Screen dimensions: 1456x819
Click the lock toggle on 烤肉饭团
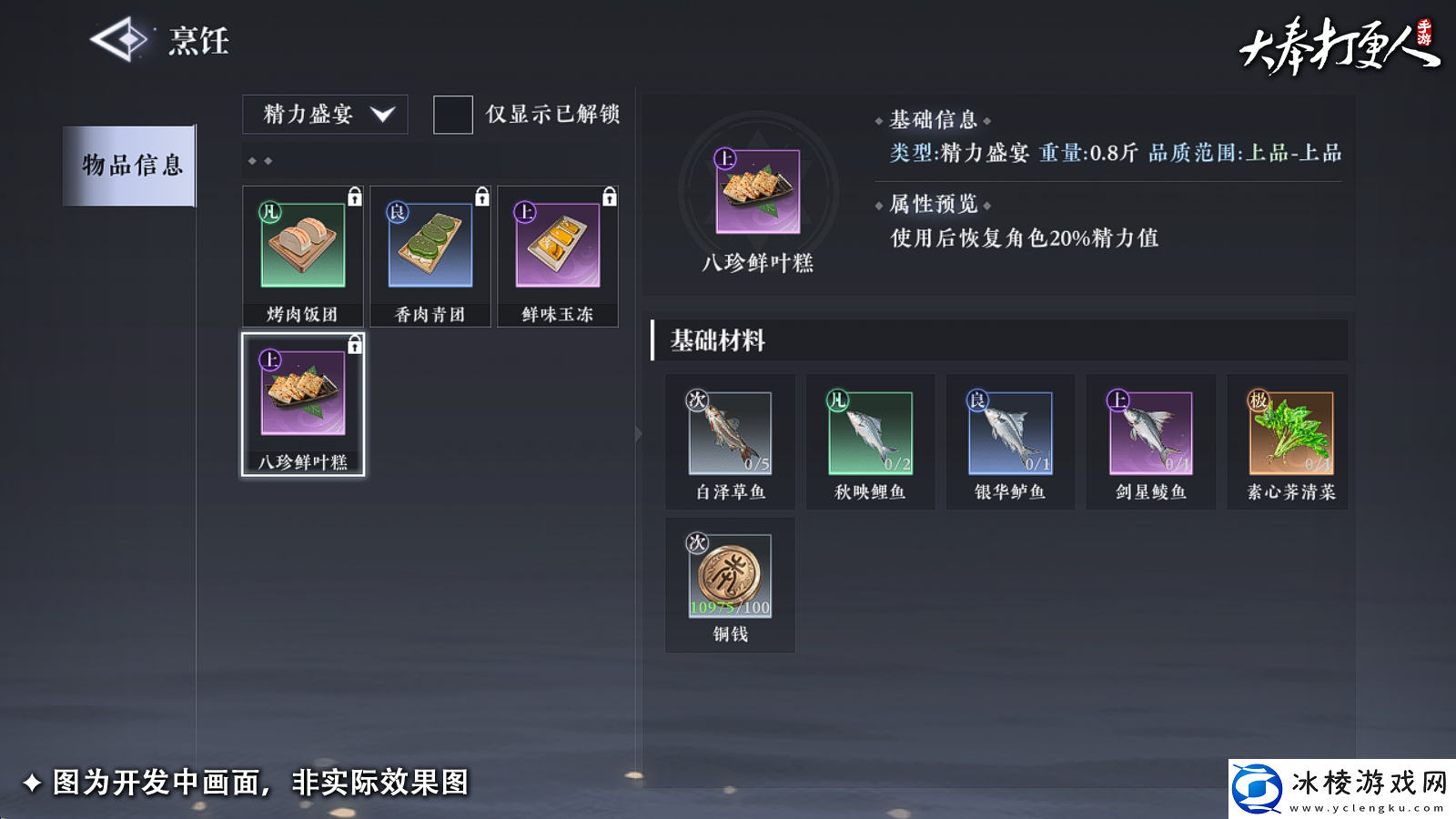pyautogui.click(x=356, y=193)
